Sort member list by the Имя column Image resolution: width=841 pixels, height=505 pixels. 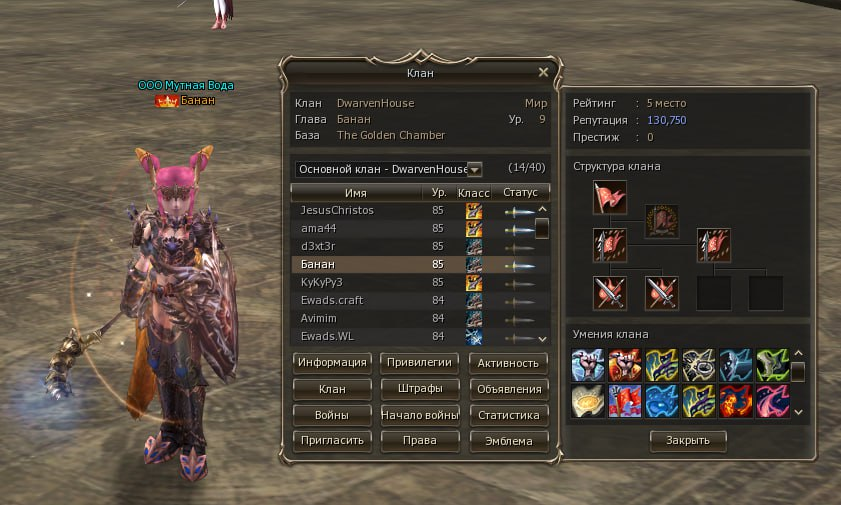tap(355, 192)
